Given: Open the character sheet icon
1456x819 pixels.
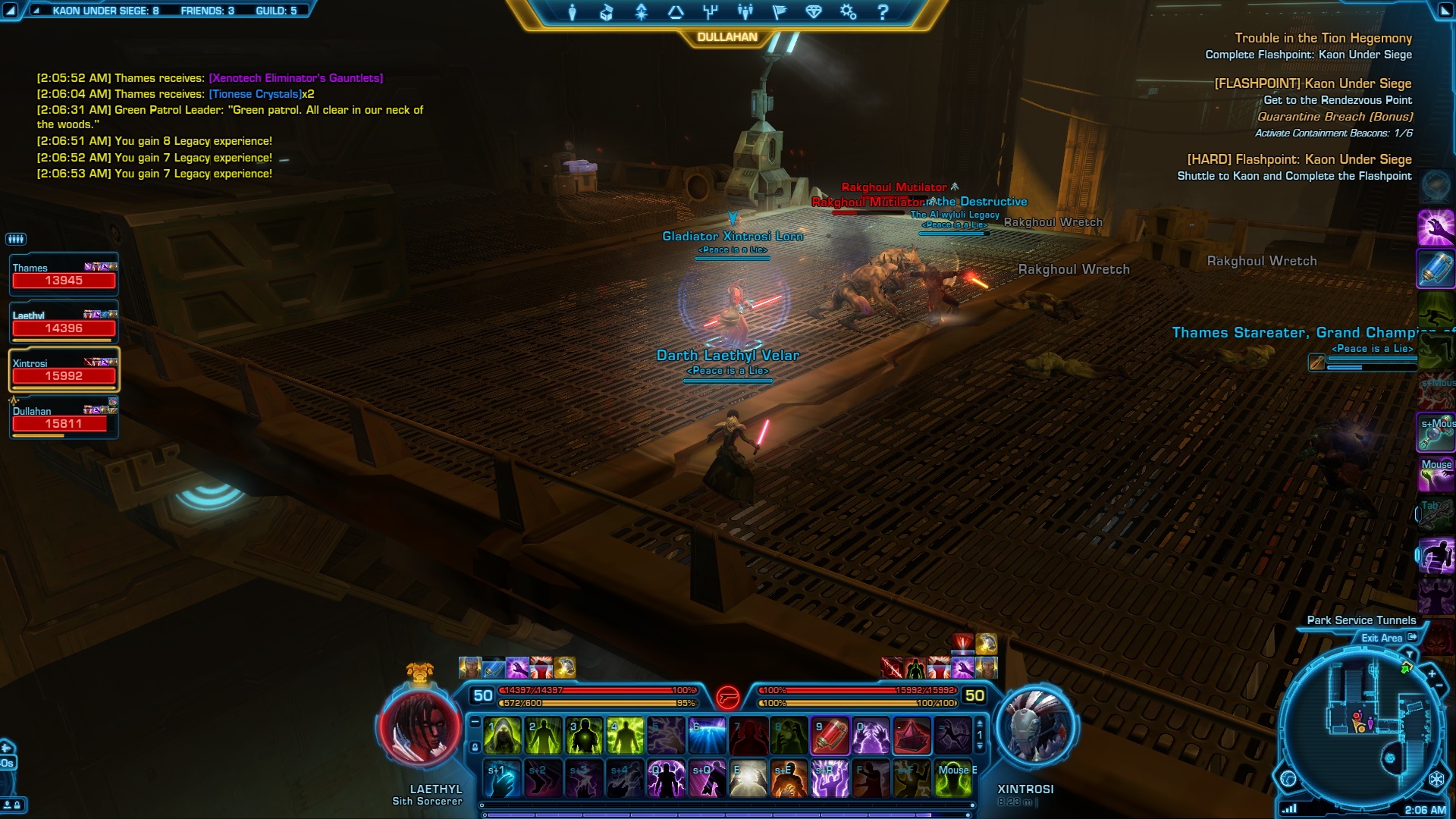Looking at the screenshot, I should (x=573, y=12).
